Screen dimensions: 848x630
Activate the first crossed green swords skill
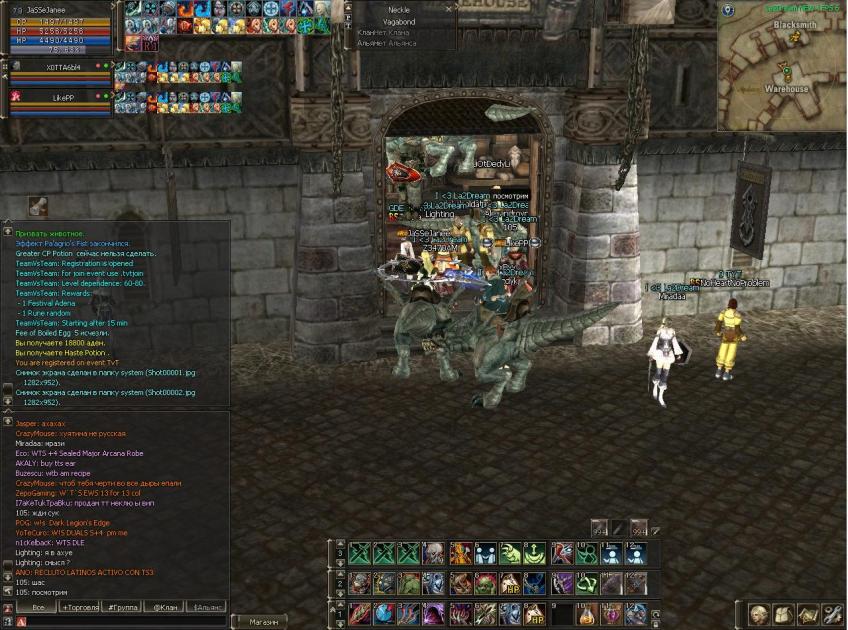click(360, 554)
